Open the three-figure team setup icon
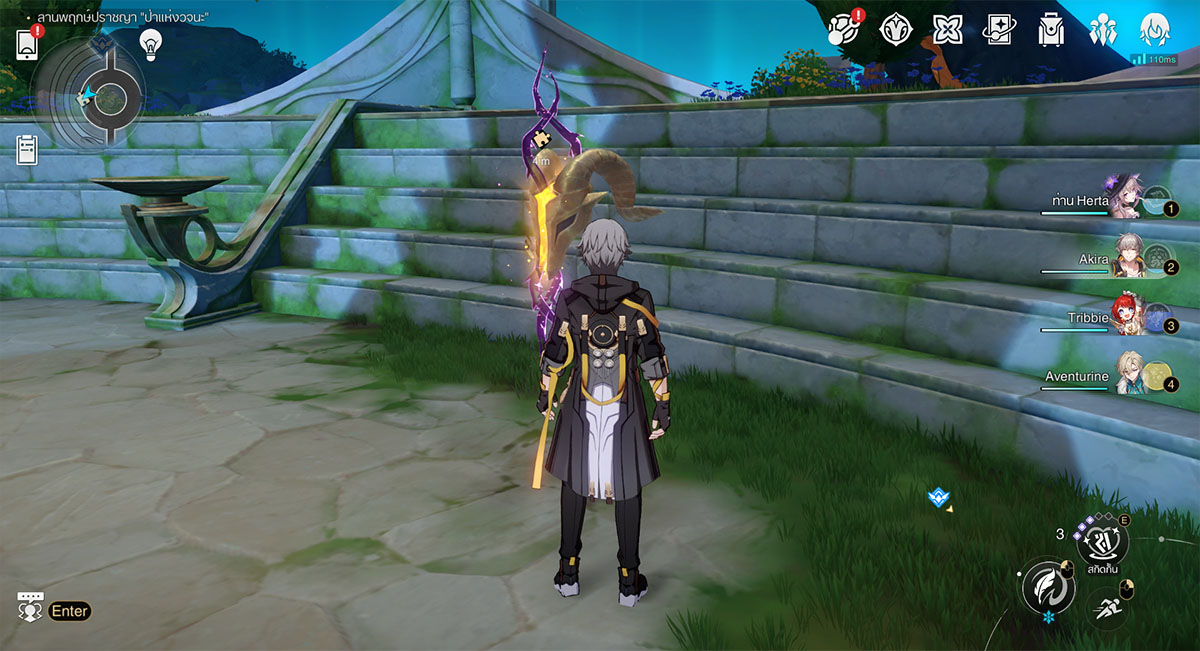The height and width of the screenshot is (651, 1200). 1103,30
